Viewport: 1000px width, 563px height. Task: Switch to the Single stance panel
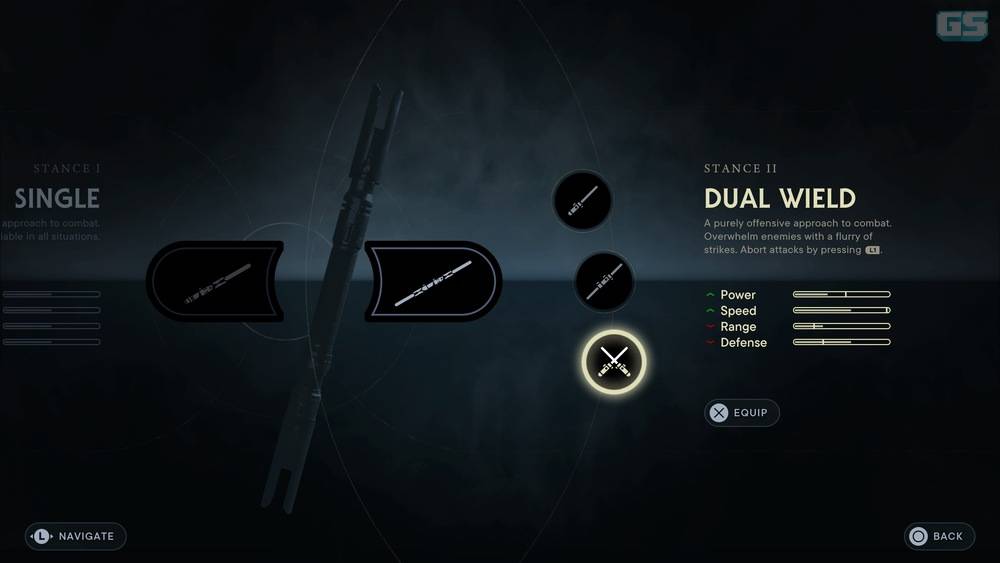point(57,197)
